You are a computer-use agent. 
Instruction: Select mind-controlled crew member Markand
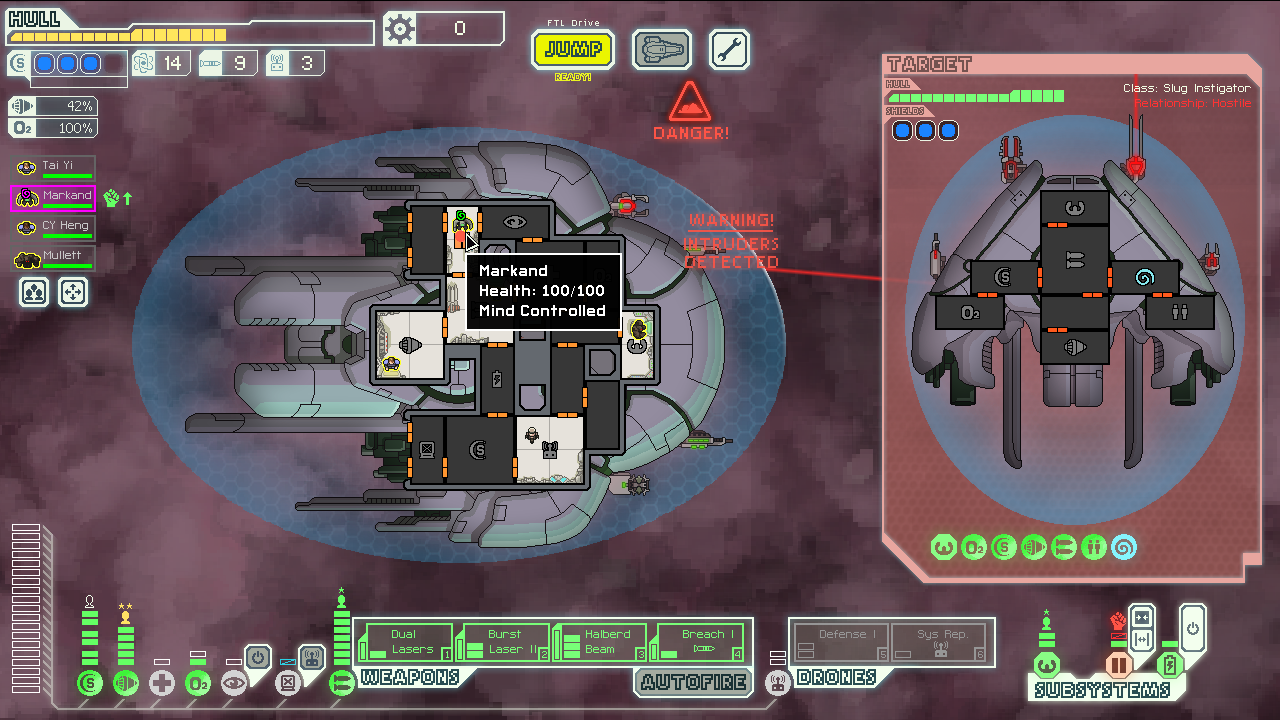point(54,198)
